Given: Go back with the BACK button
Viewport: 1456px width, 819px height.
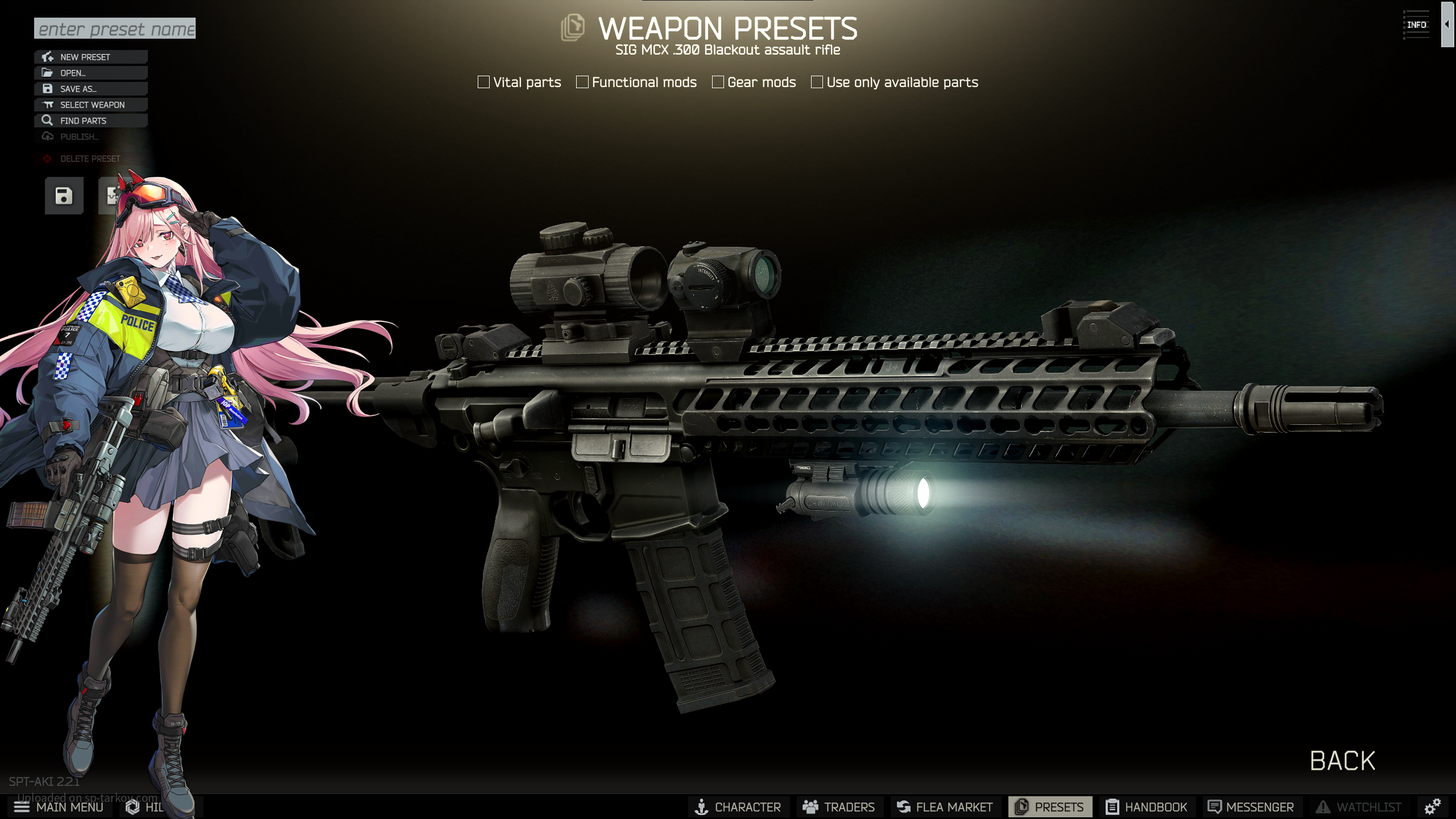Looking at the screenshot, I should point(1342,761).
